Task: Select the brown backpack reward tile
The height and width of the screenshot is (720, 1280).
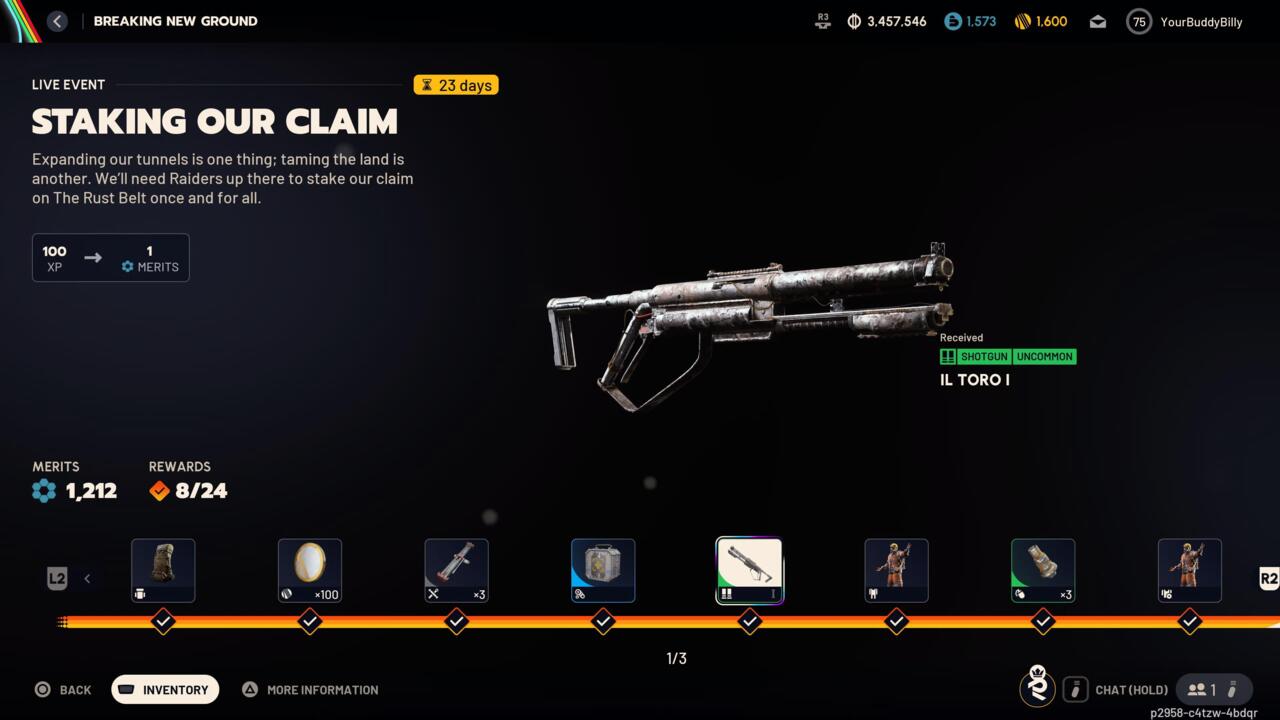Action: pos(163,571)
